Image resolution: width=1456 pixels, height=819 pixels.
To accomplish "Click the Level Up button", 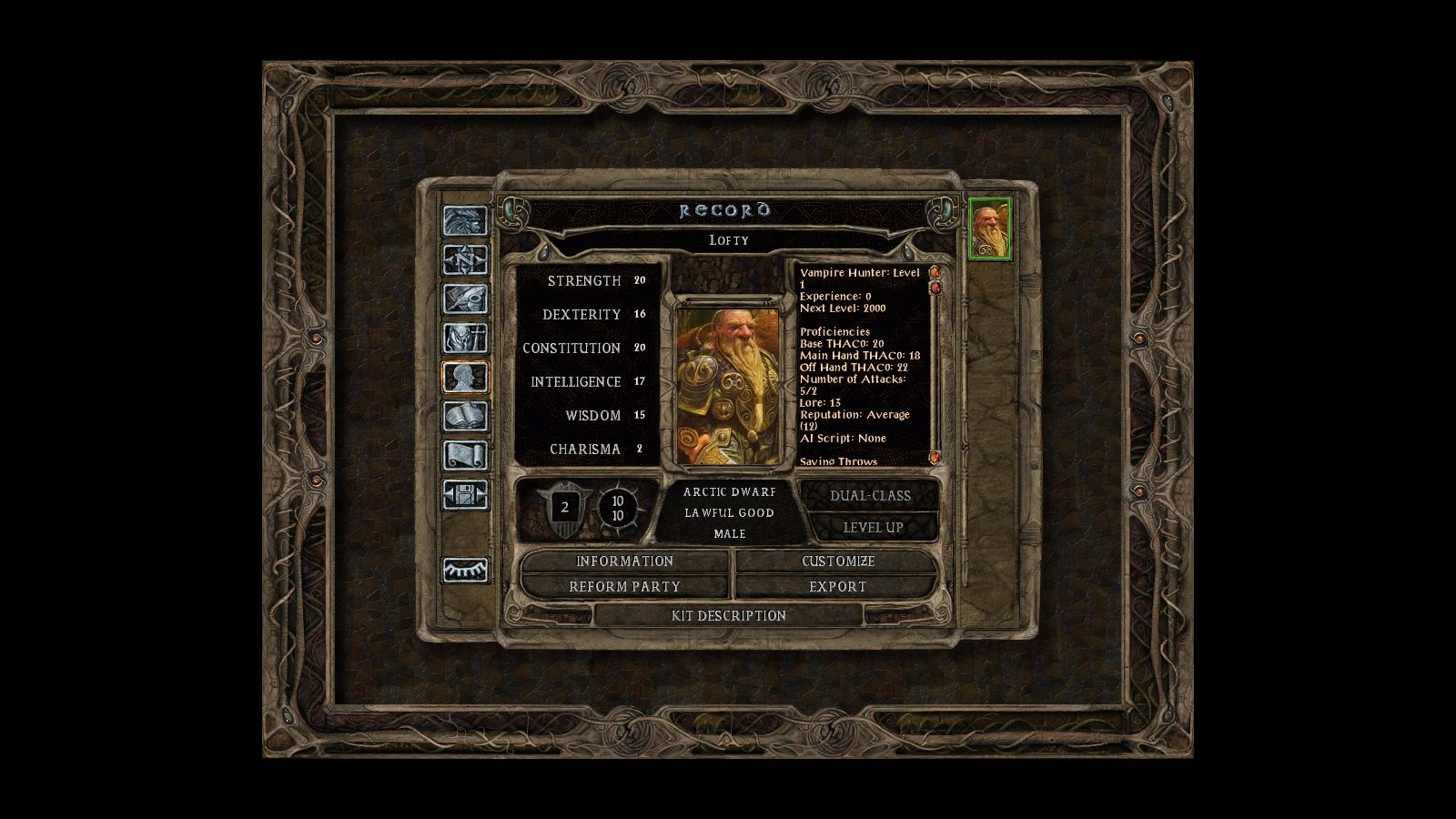I will click(872, 528).
